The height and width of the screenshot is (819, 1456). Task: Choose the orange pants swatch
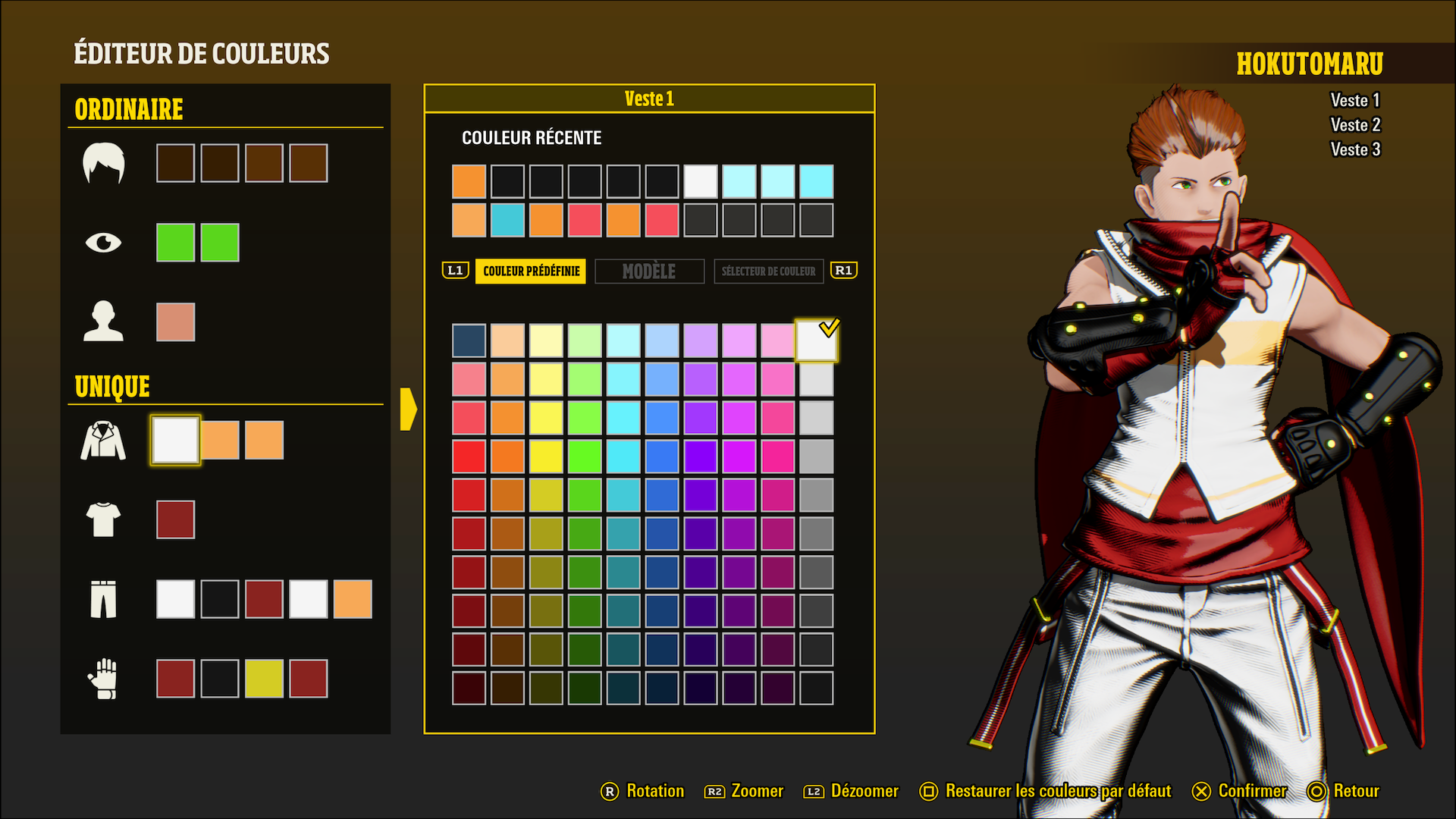[x=353, y=599]
